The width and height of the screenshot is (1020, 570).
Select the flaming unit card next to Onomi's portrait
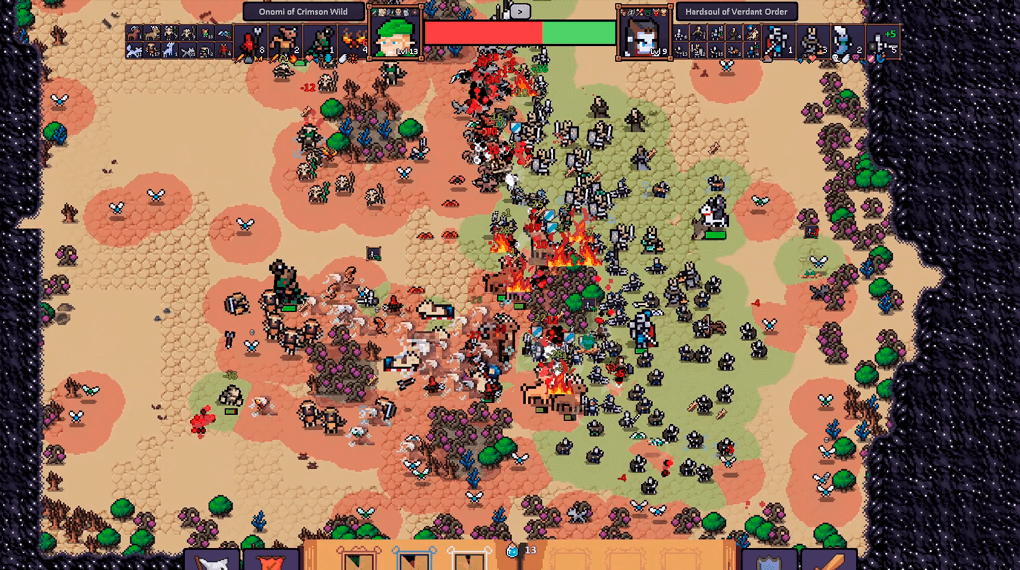pyautogui.click(x=353, y=42)
